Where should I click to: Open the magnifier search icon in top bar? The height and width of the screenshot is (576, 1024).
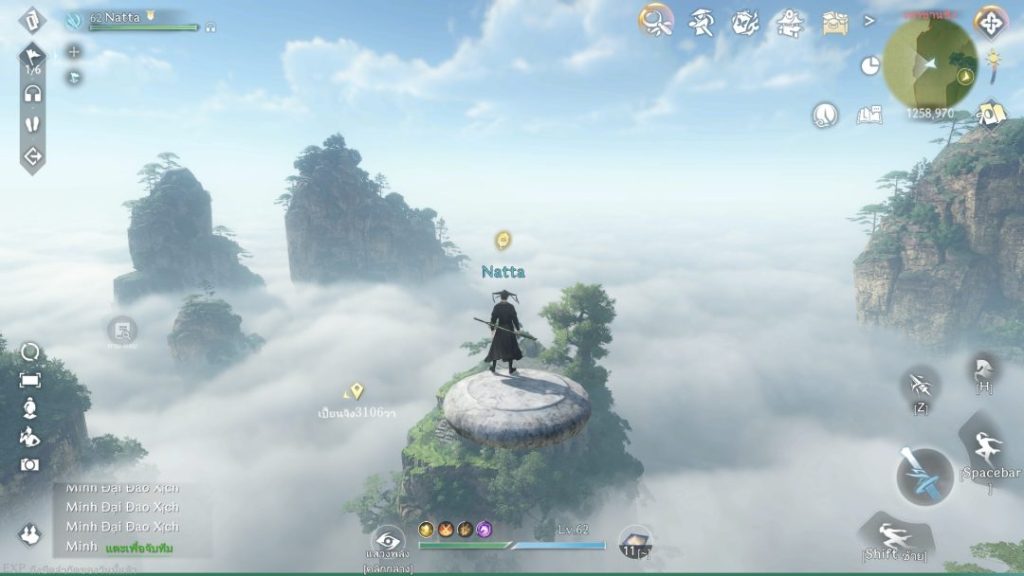[656, 20]
